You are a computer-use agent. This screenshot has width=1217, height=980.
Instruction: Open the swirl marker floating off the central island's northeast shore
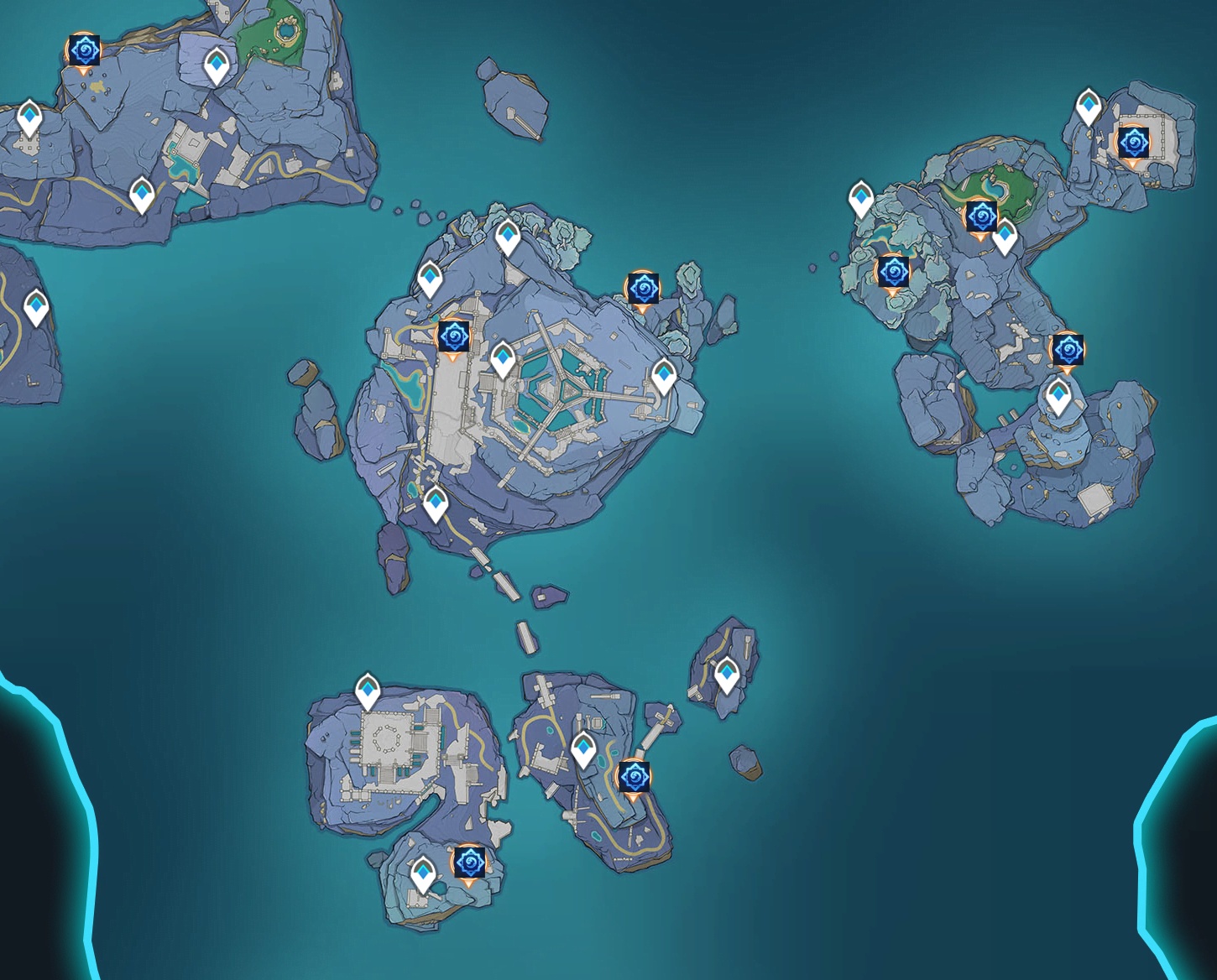coord(643,289)
